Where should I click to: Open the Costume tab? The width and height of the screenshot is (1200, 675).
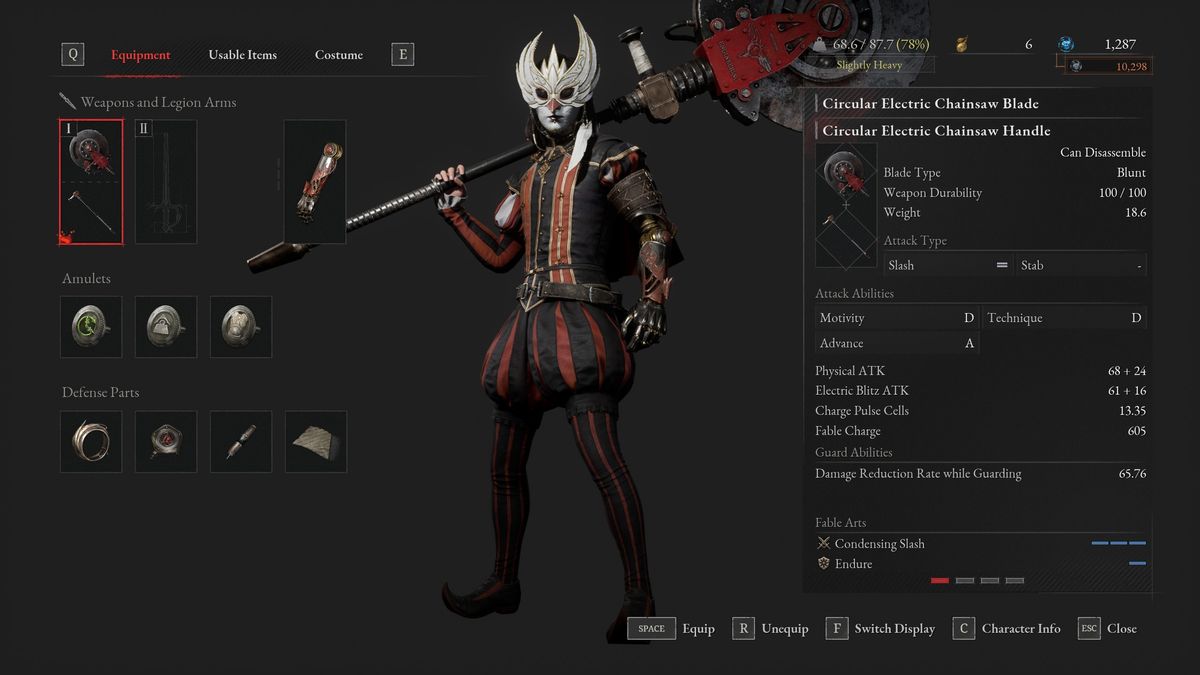(x=338, y=55)
